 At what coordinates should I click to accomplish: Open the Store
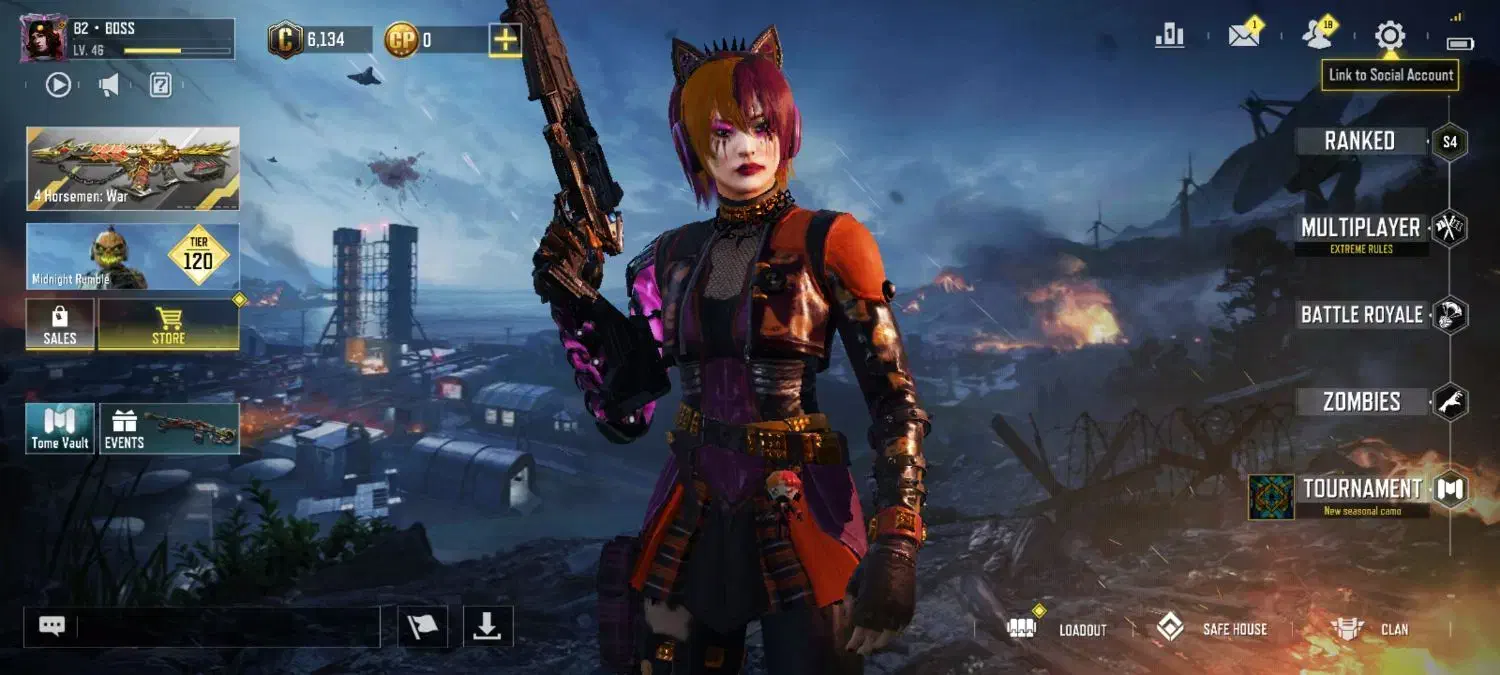[x=168, y=325]
